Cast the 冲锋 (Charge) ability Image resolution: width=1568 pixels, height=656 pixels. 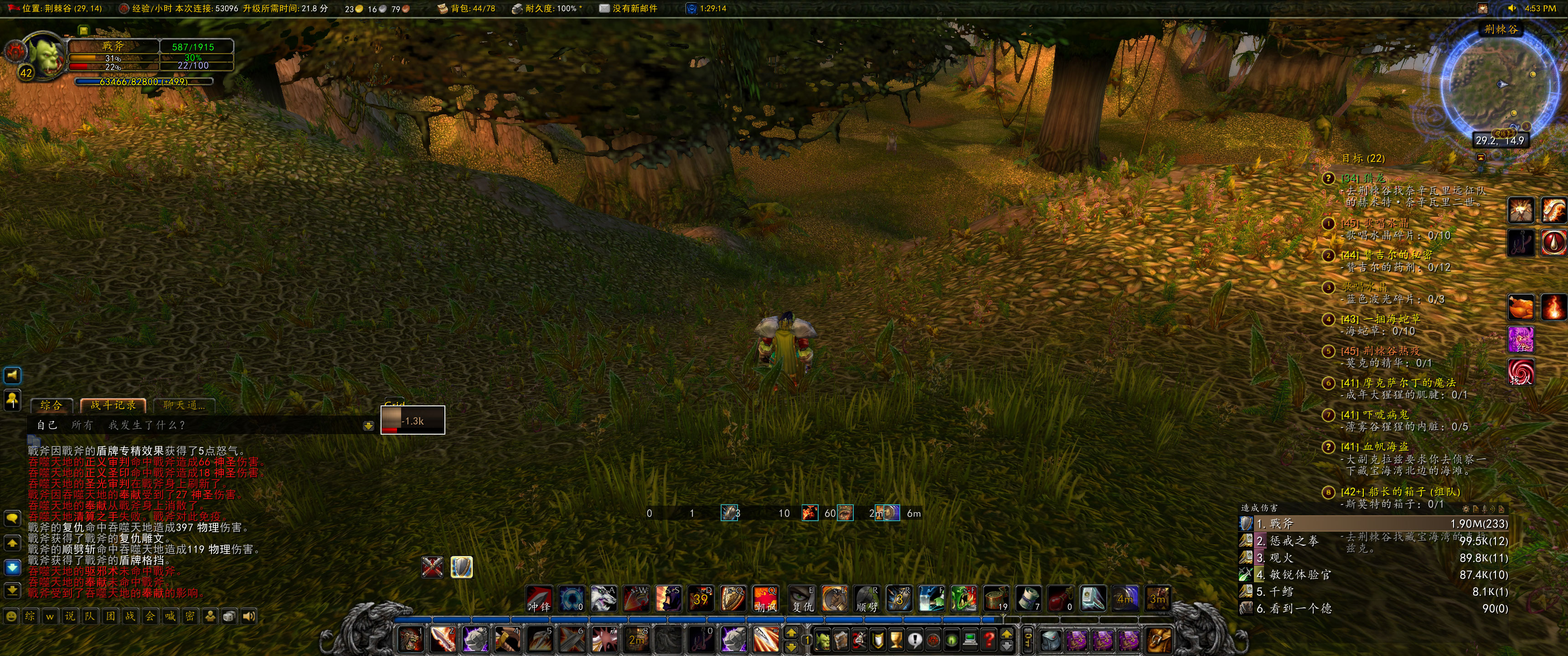(x=539, y=600)
